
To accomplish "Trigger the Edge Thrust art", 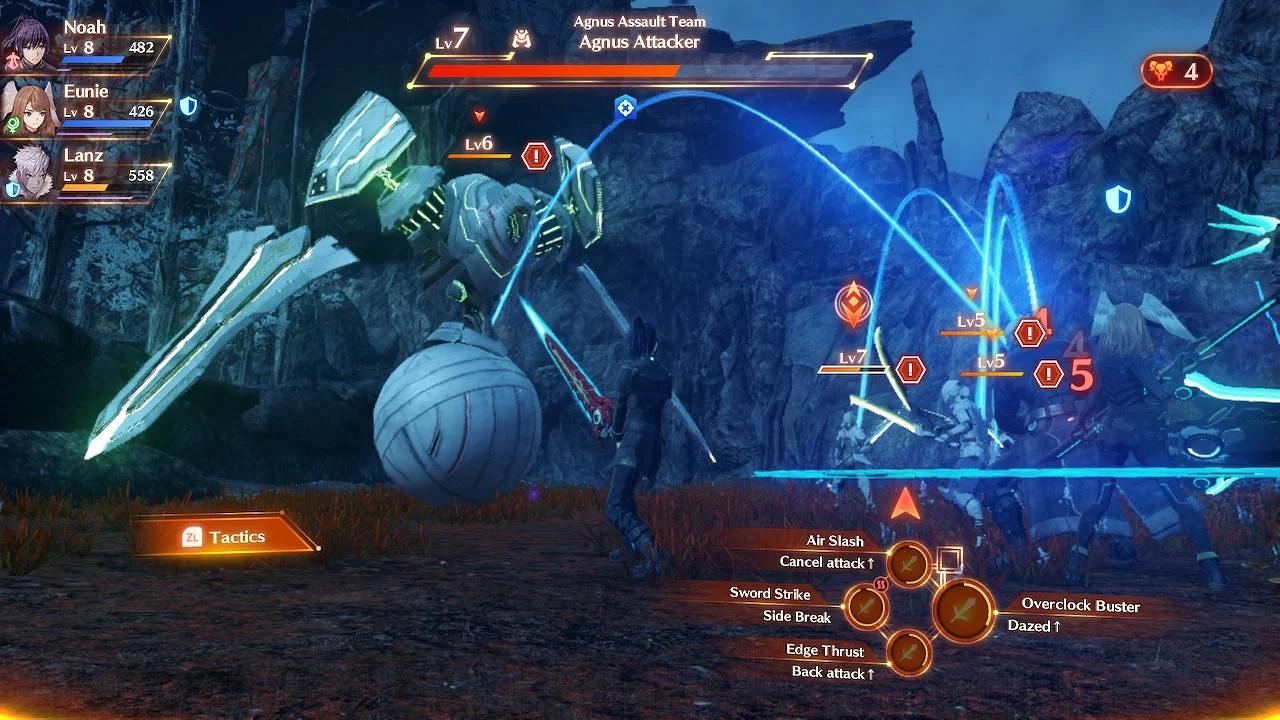I will coord(908,653).
